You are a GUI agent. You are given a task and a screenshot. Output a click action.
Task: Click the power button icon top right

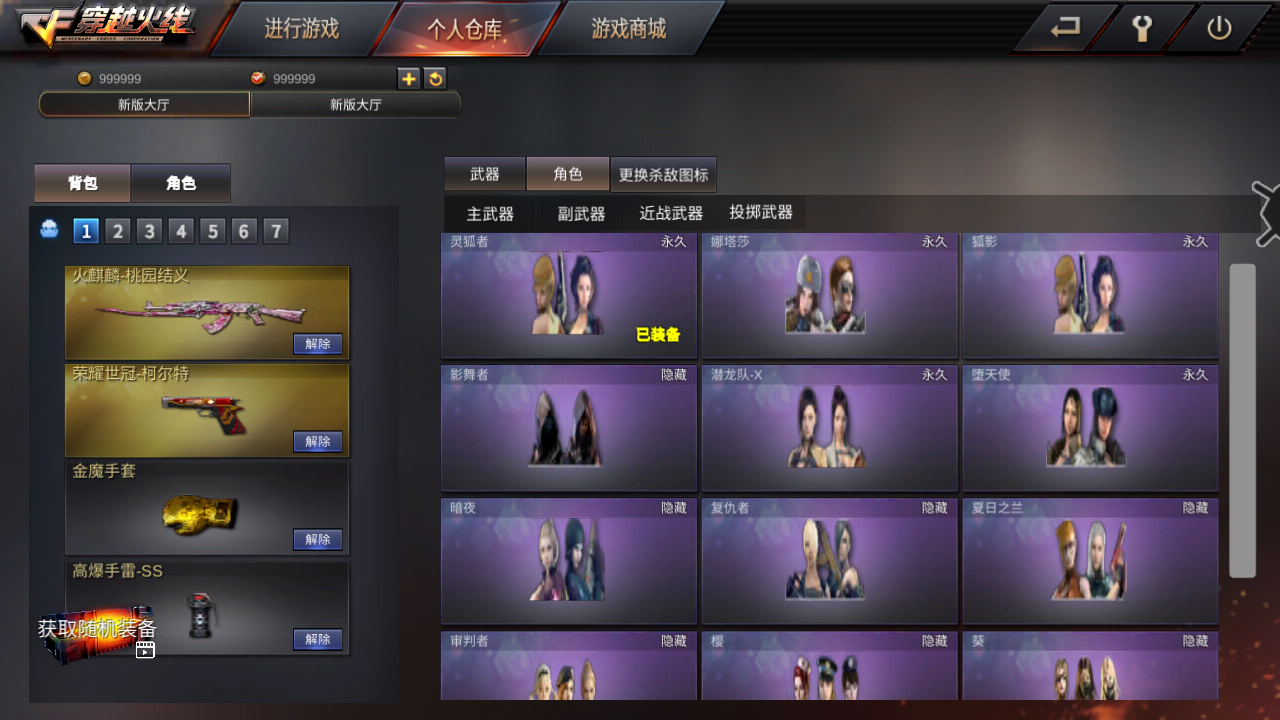[1219, 29]
